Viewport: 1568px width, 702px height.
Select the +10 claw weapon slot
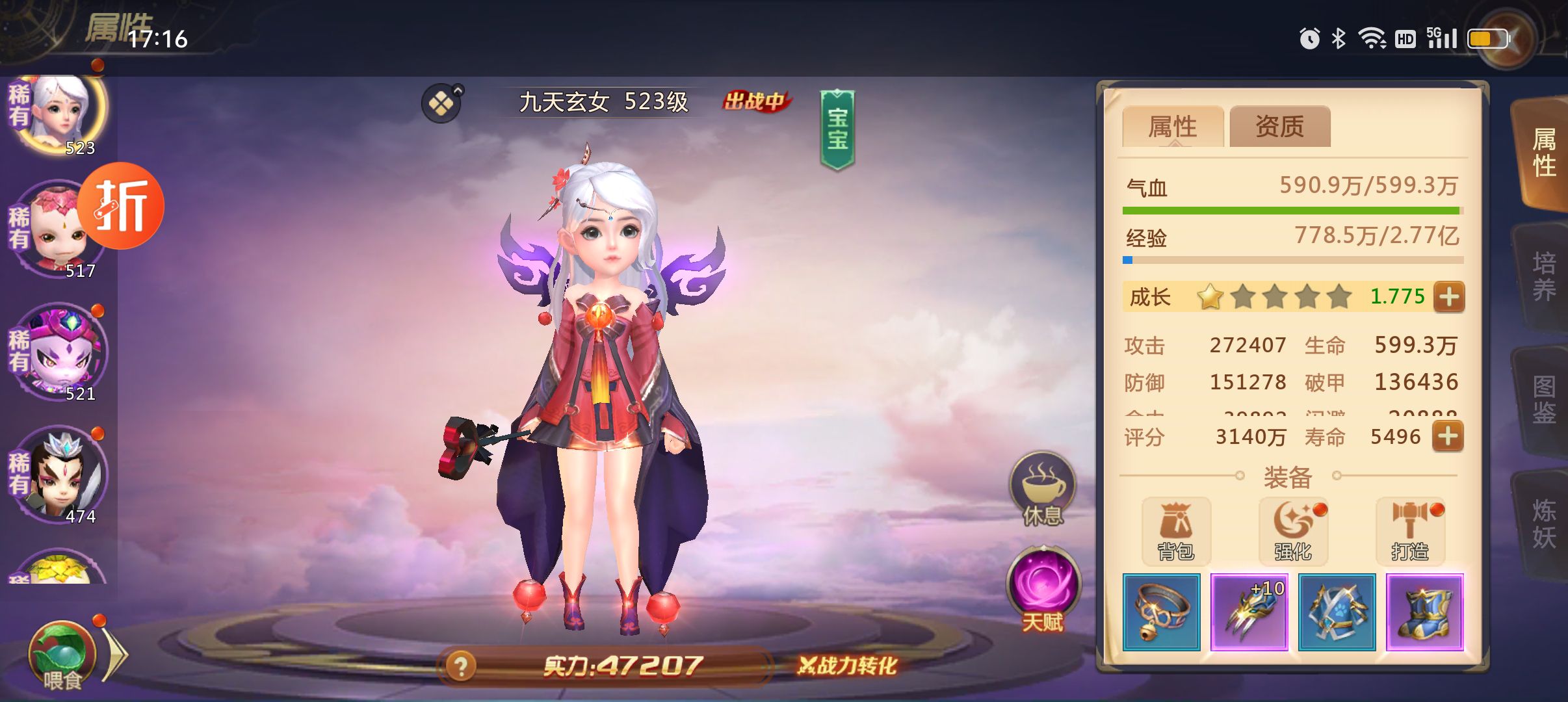tap(1249, 612)
